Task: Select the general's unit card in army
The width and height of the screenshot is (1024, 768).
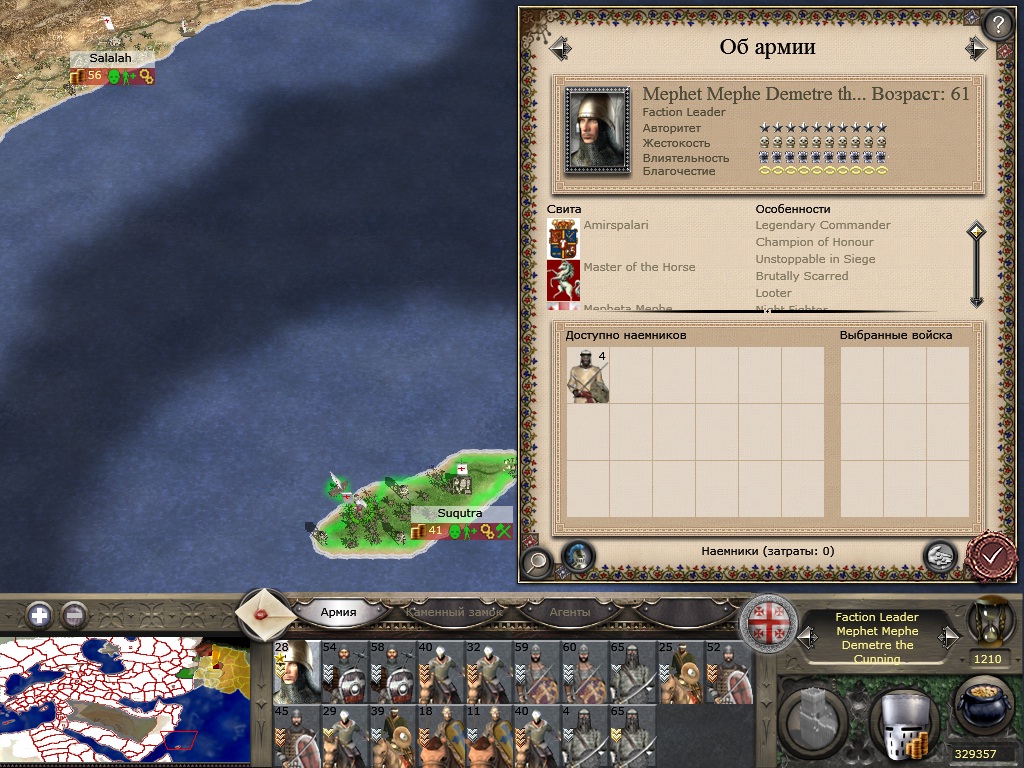Action: pos(296,672)
